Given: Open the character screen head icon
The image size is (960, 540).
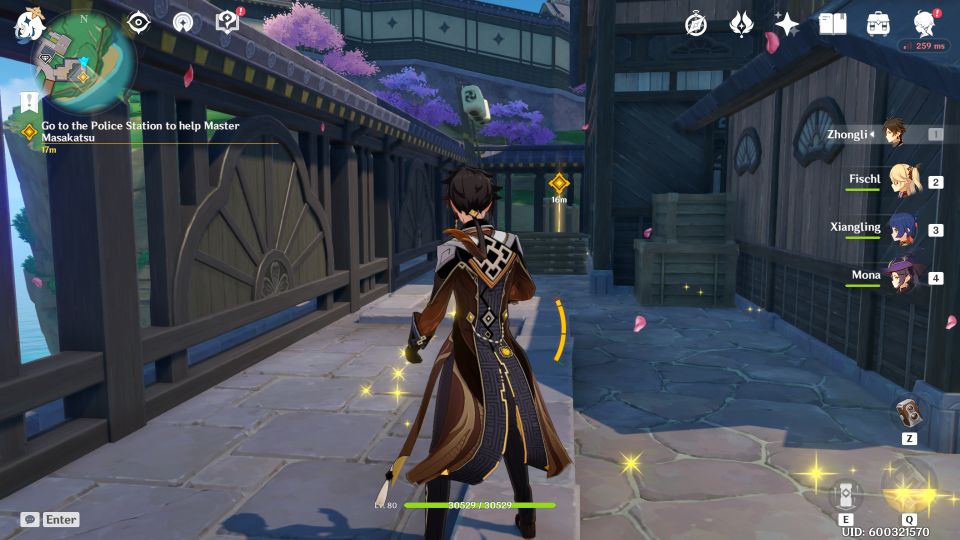Looking at the screenshot, I should (x=924, y=24).
